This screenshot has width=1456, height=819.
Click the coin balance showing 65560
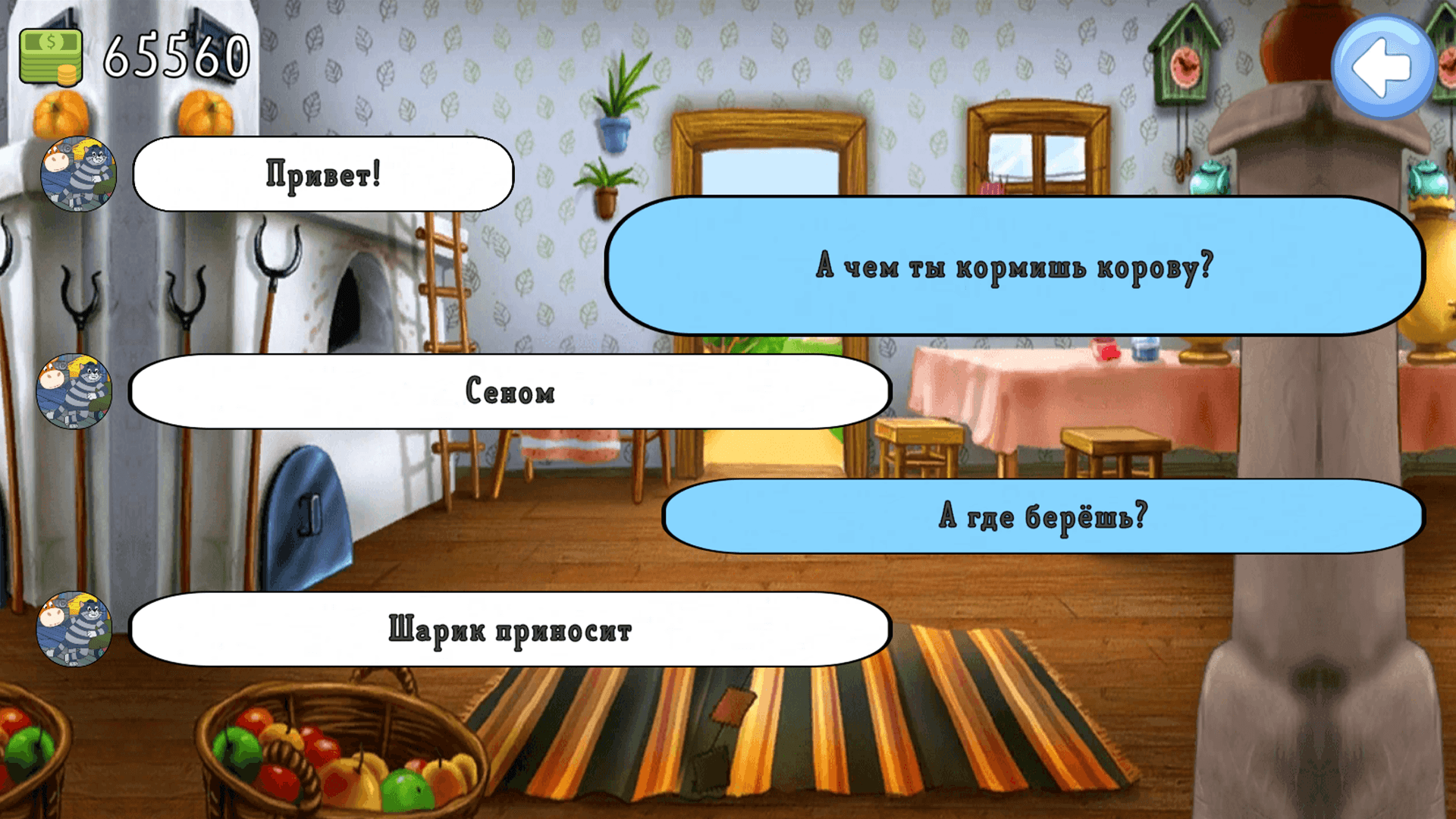[x=174, y=53]
